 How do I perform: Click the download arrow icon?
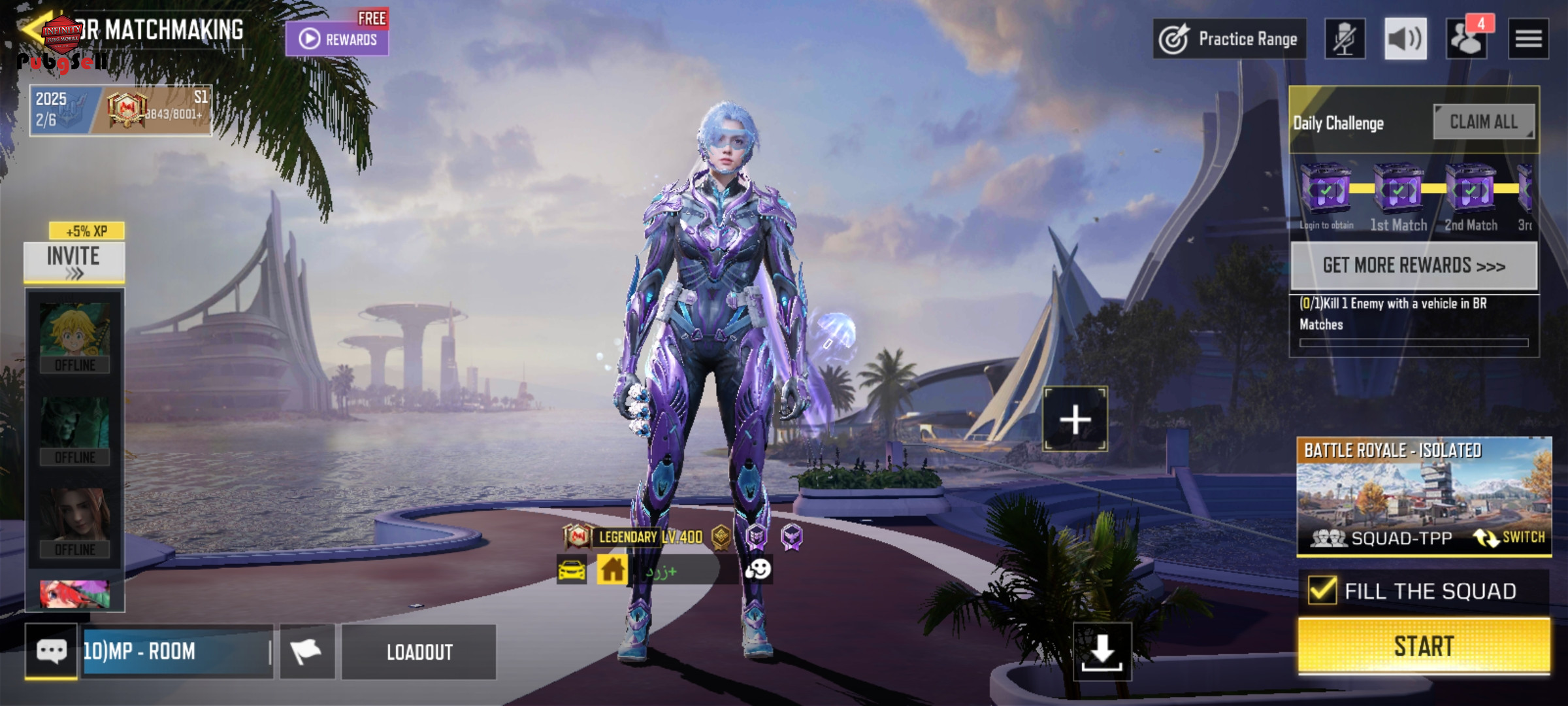click(x=1102, y=651)
